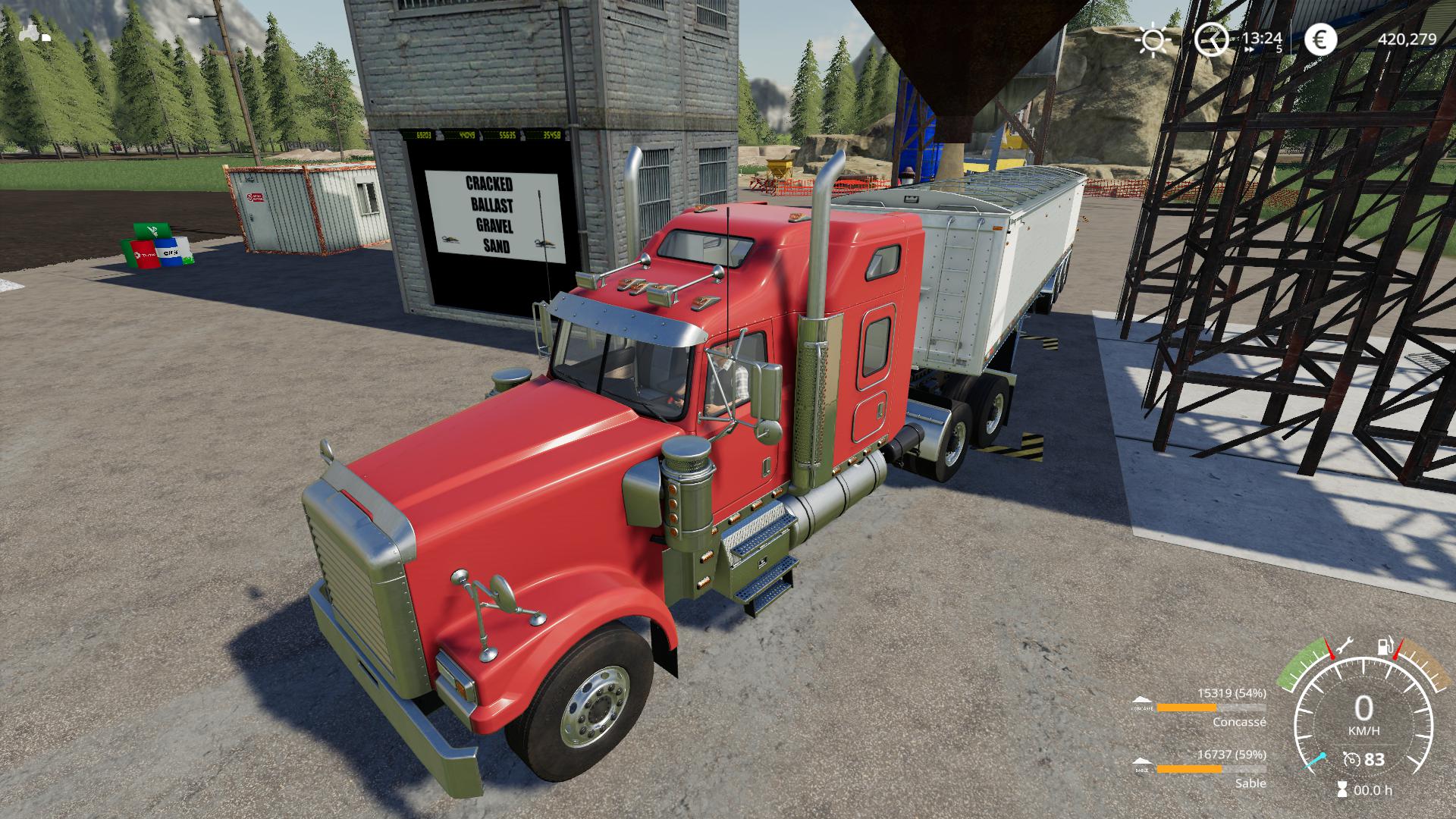Click the euro money icon

[x=1321, y=39]
